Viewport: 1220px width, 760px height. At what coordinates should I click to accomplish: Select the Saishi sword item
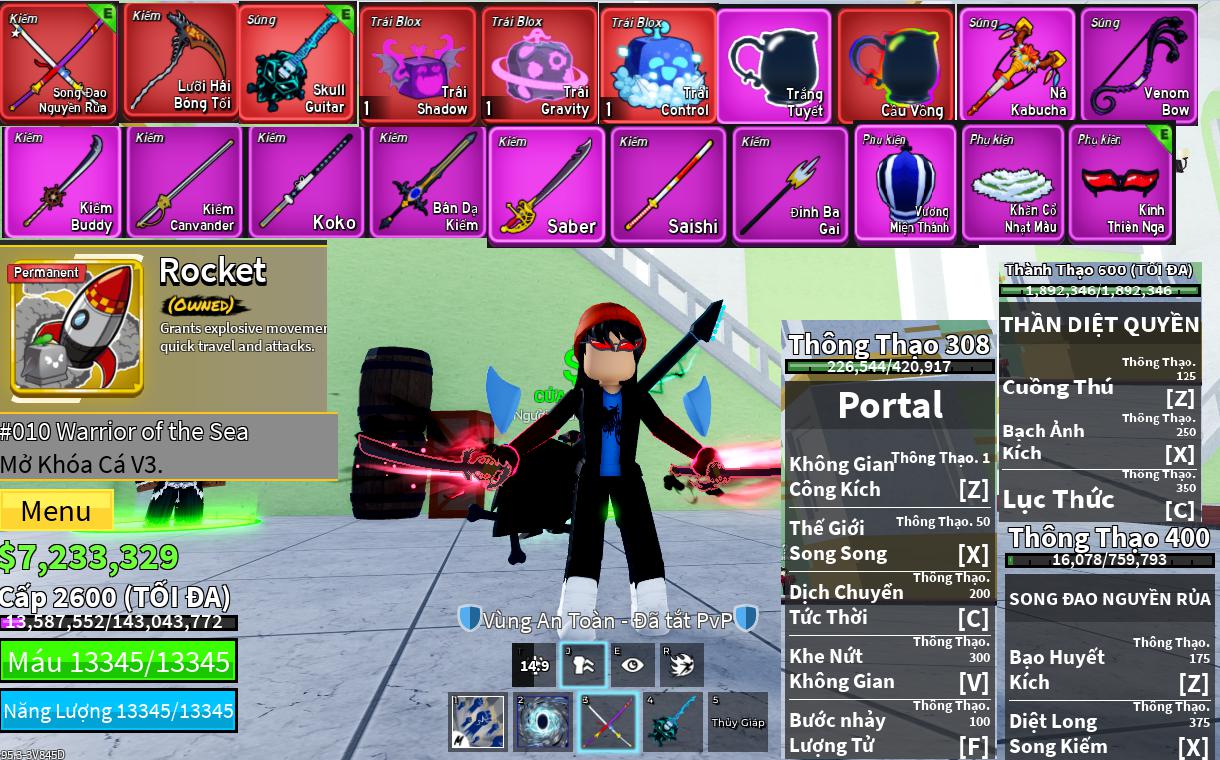tap(668, 185)
